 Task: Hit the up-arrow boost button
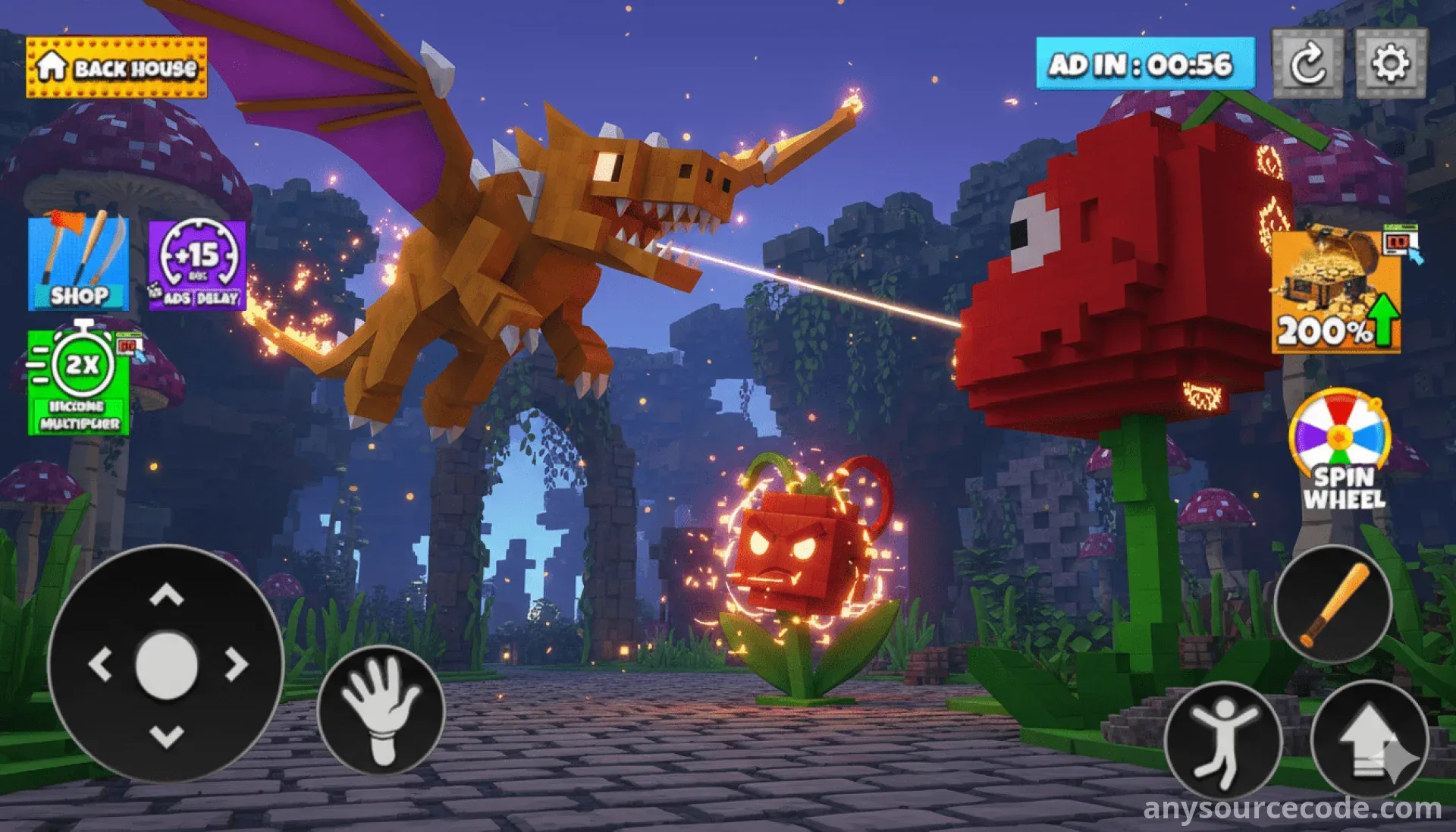pyautogui.click(x=1369, y=739)
